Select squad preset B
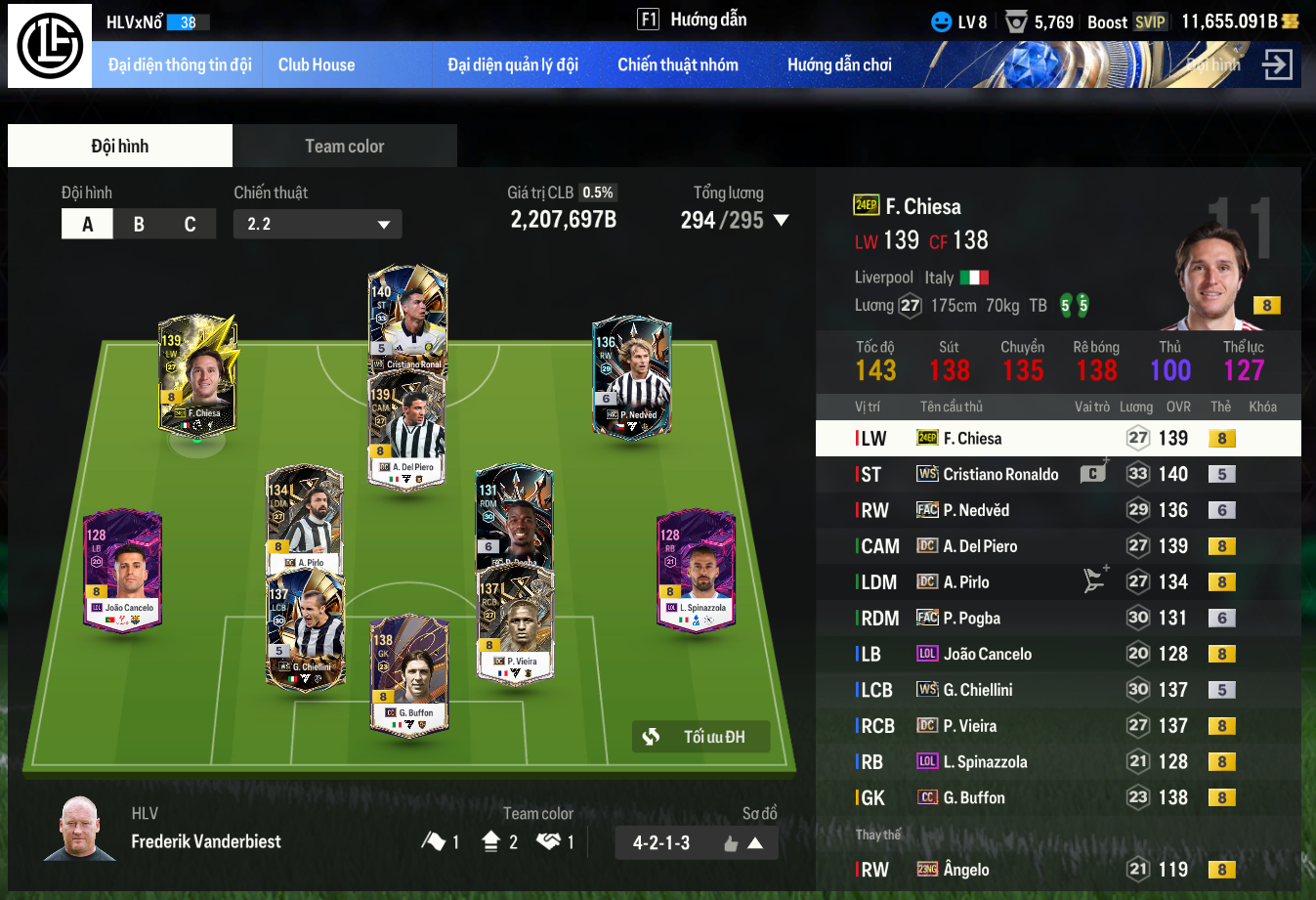This screenshot has height=900, width=1316. (x=139, y=224)
